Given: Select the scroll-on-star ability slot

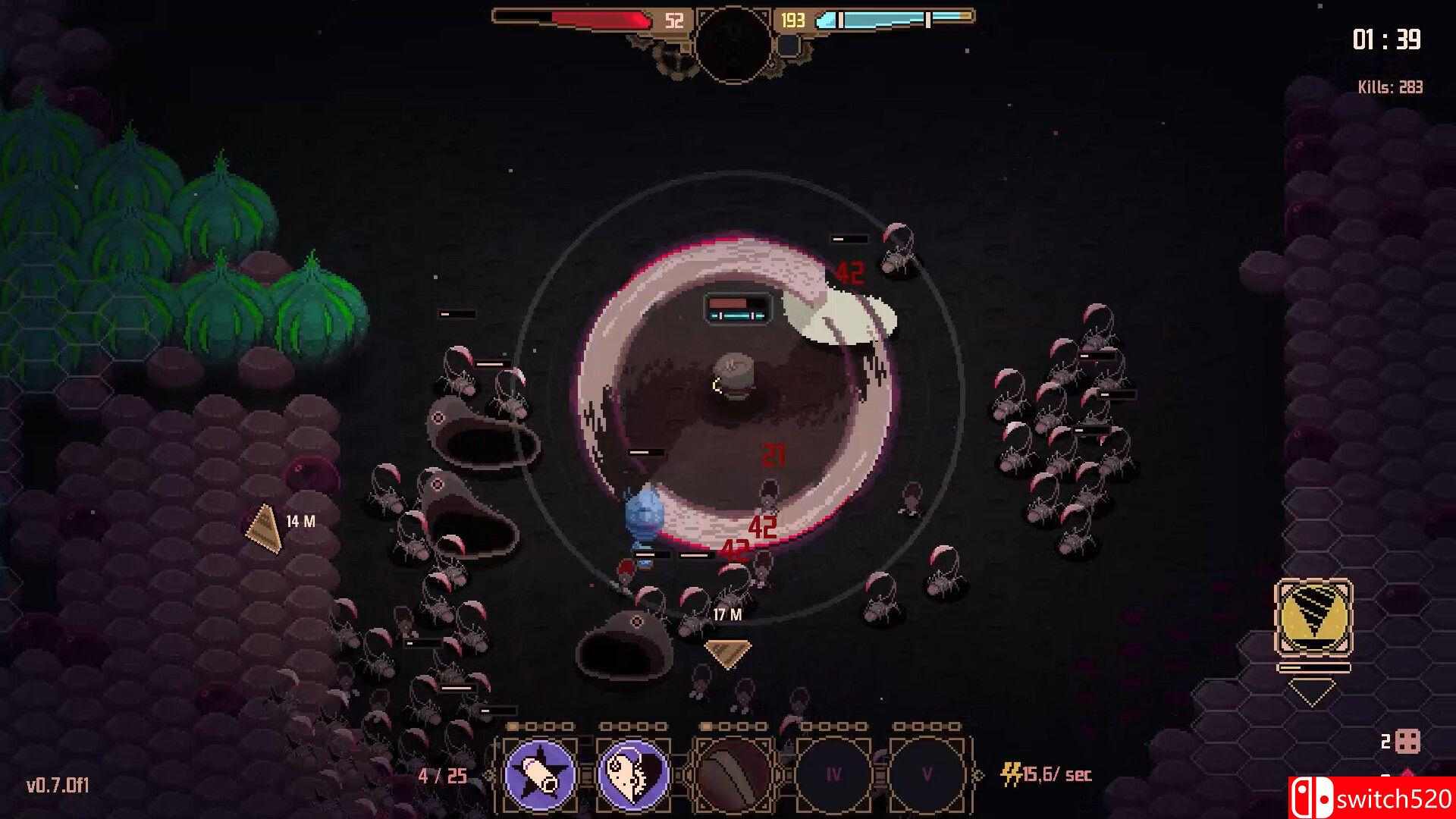Looking at the screenshot, I should [540, 774].
